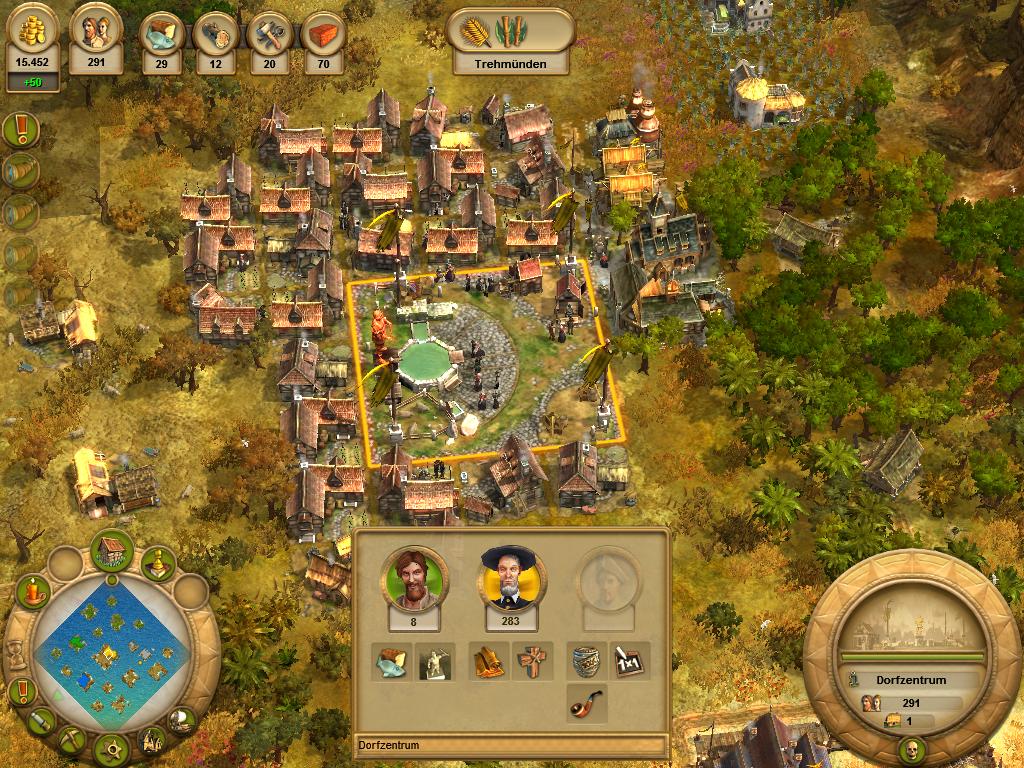
Task: Open the sailing ship menu button
Action: [181, 718]
